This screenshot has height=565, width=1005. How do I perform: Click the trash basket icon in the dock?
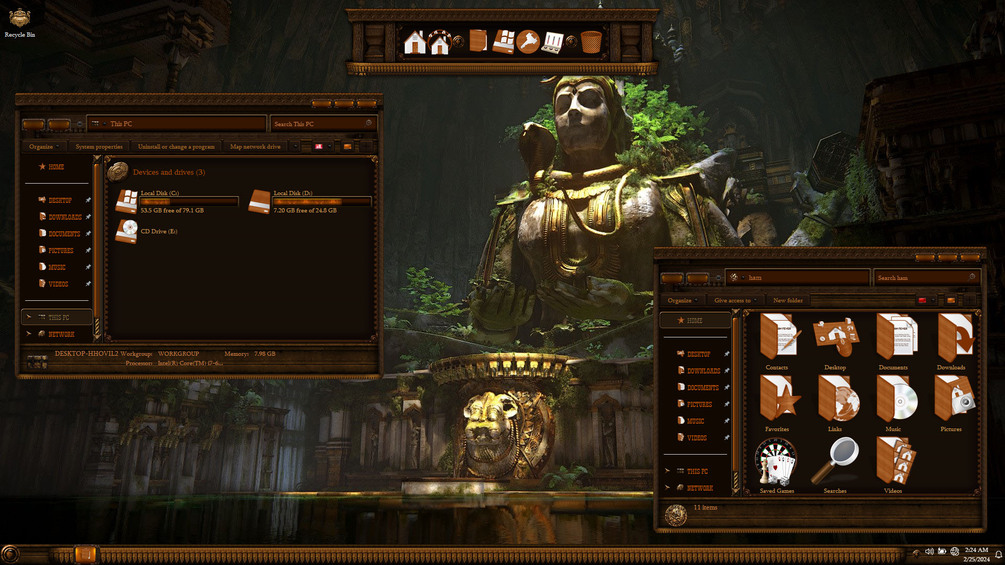pos(591,42)
